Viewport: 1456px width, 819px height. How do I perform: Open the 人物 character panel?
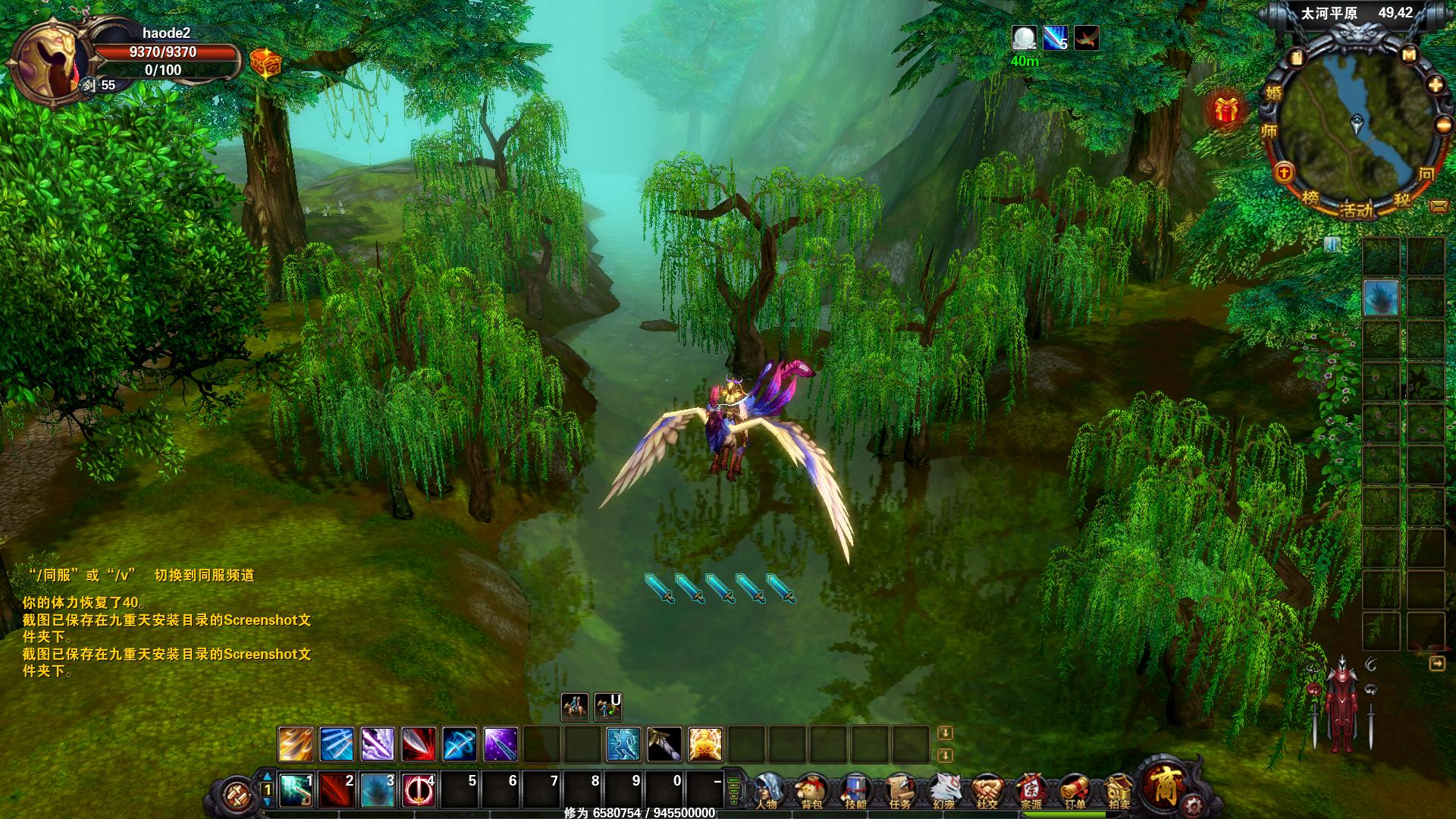click(x=767, y=790)
